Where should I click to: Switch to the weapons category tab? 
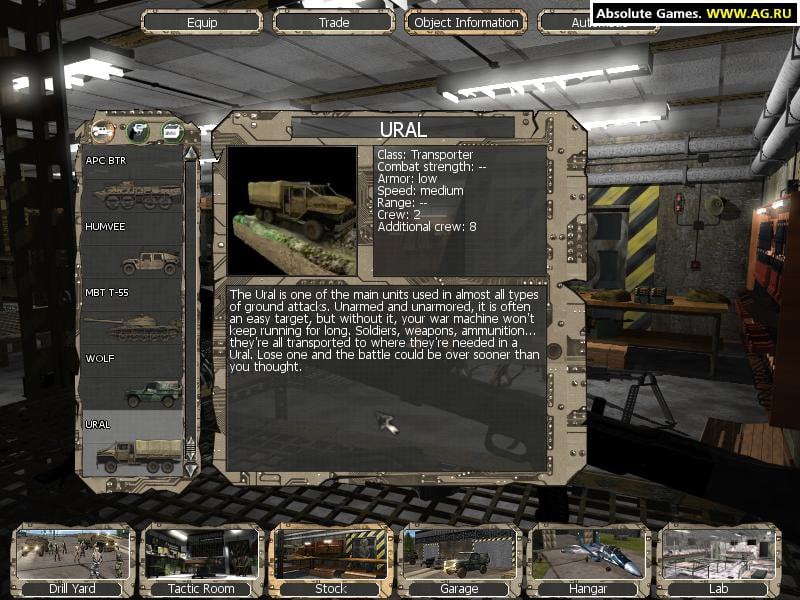(137, 130)
